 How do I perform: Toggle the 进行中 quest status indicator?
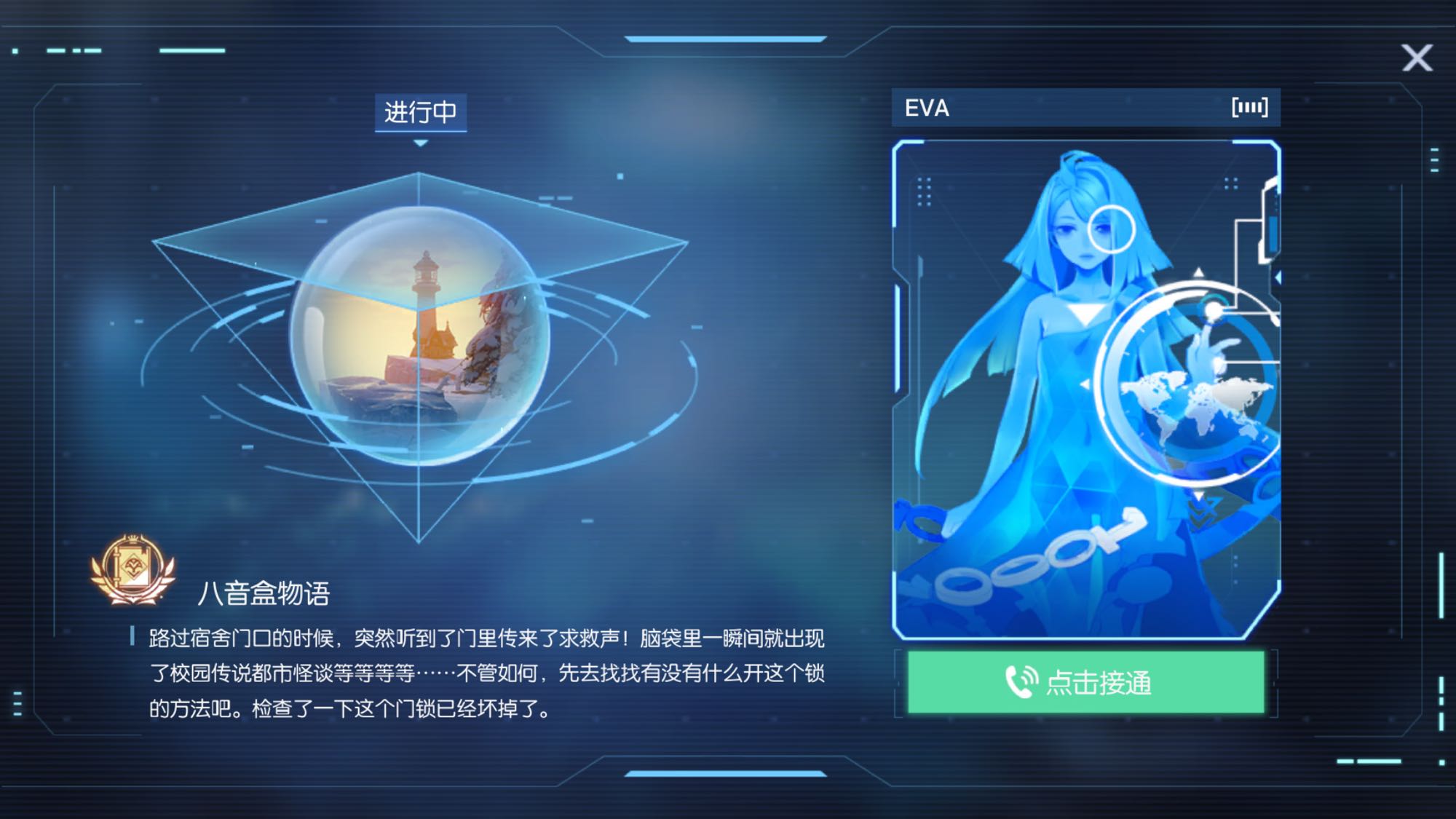(421, 113)
